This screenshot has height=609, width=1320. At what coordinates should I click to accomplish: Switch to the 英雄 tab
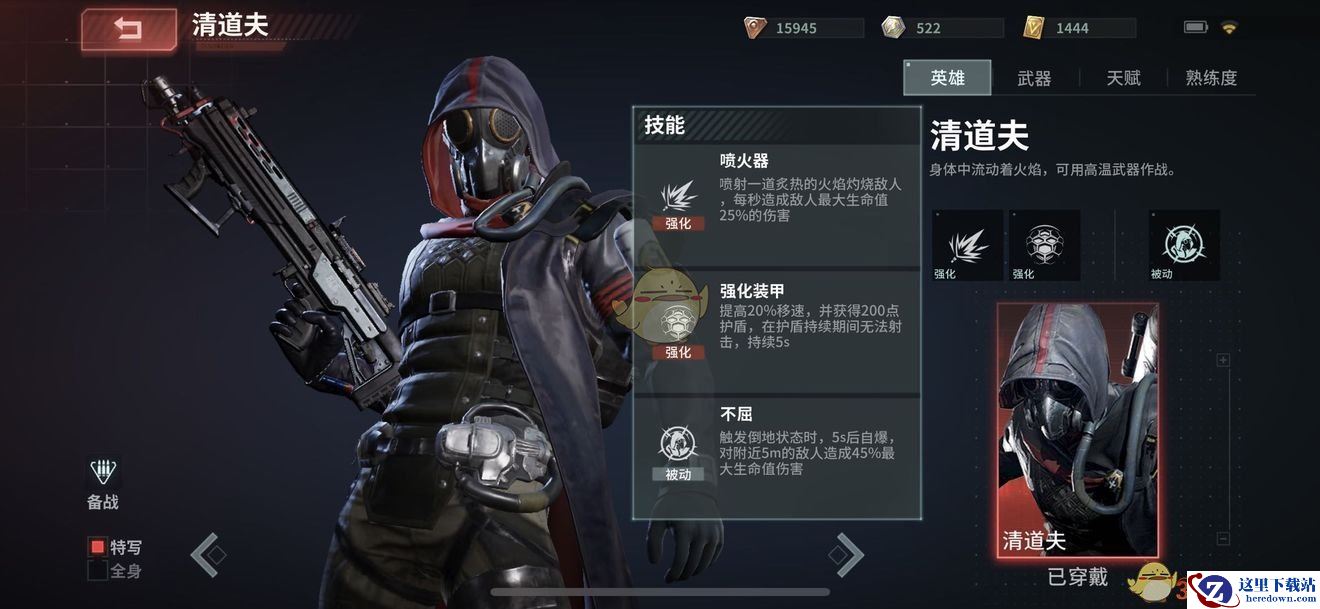click(x=947, y=78)
